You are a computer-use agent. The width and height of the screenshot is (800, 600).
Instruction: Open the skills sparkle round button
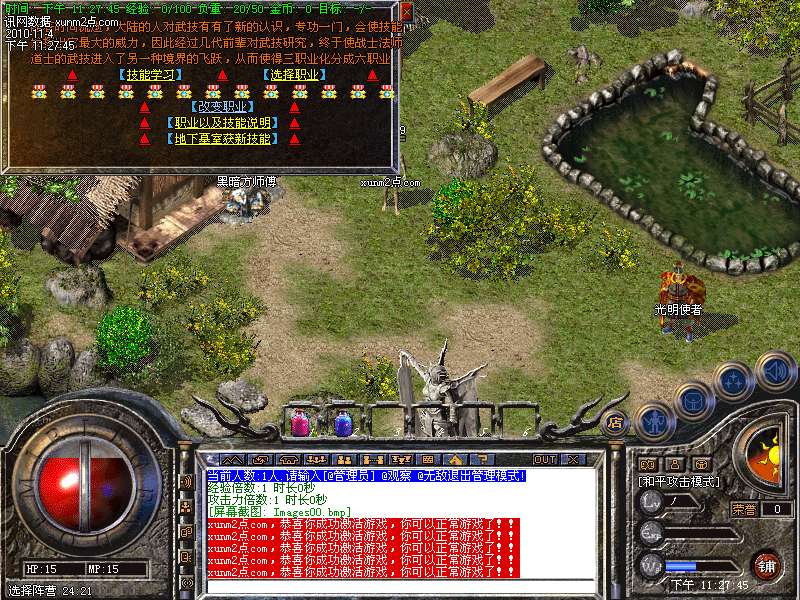(733, 381)
